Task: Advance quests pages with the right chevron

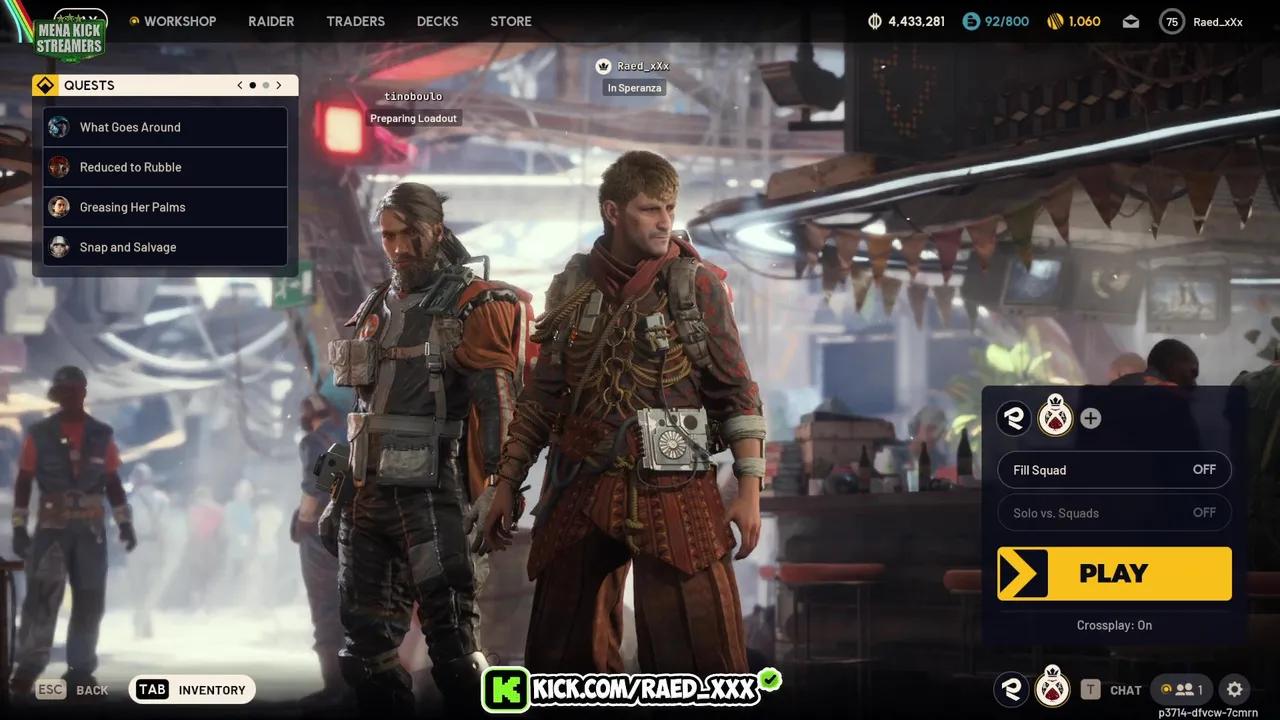Action: (x=279, y=85)
